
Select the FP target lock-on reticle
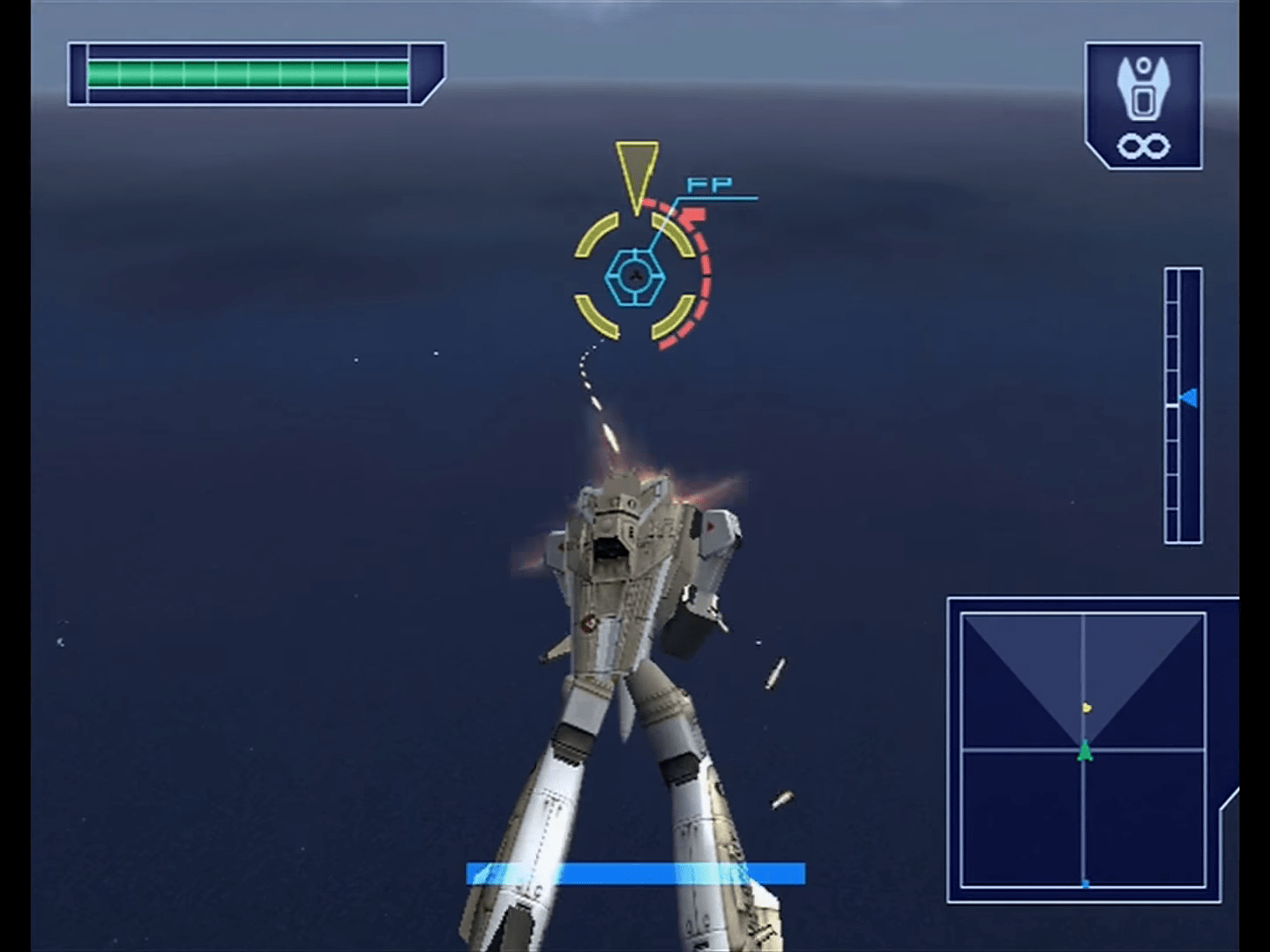[x=633, y=277]
